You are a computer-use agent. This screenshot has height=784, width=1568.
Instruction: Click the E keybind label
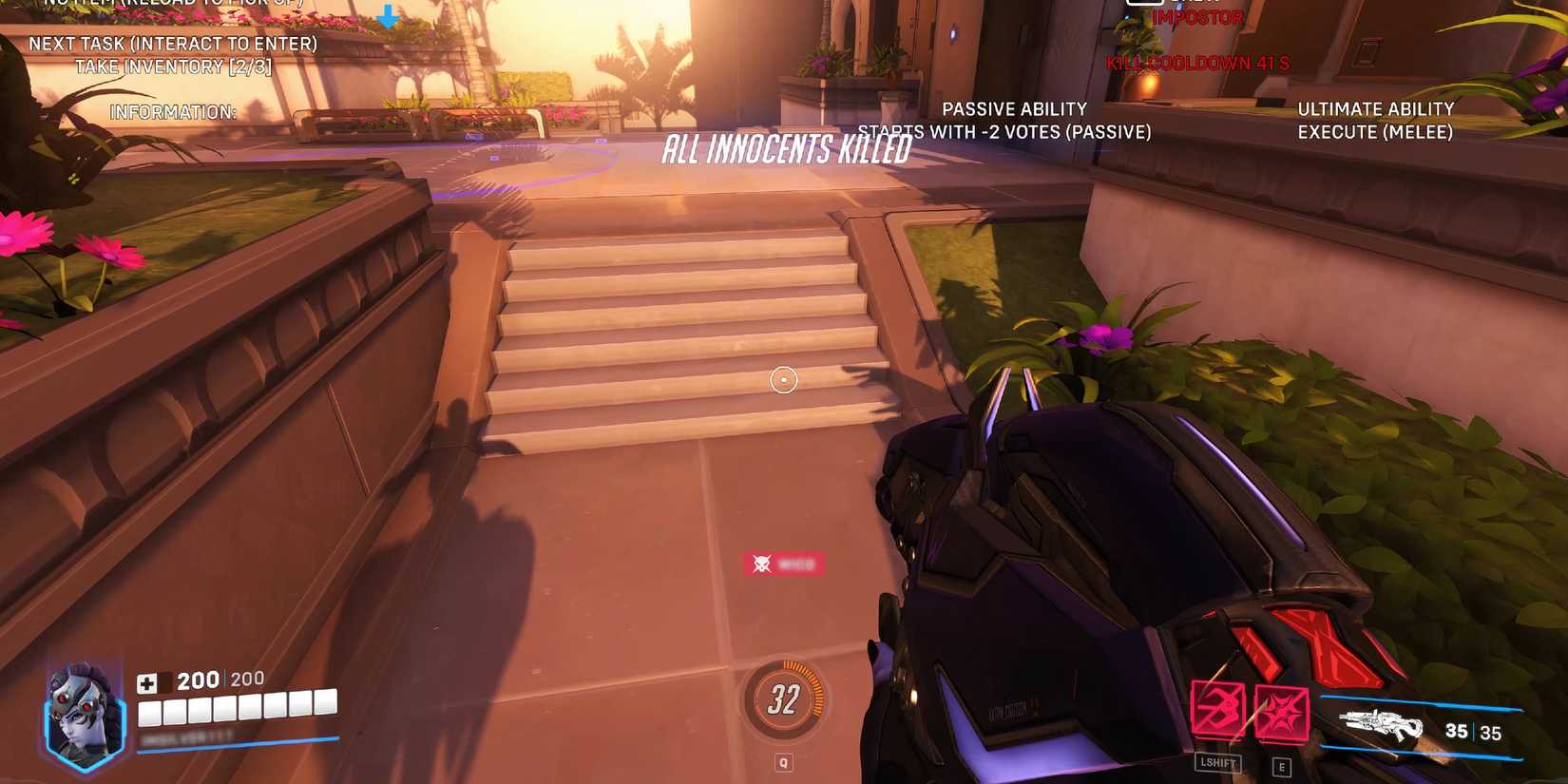(1278, 763)
